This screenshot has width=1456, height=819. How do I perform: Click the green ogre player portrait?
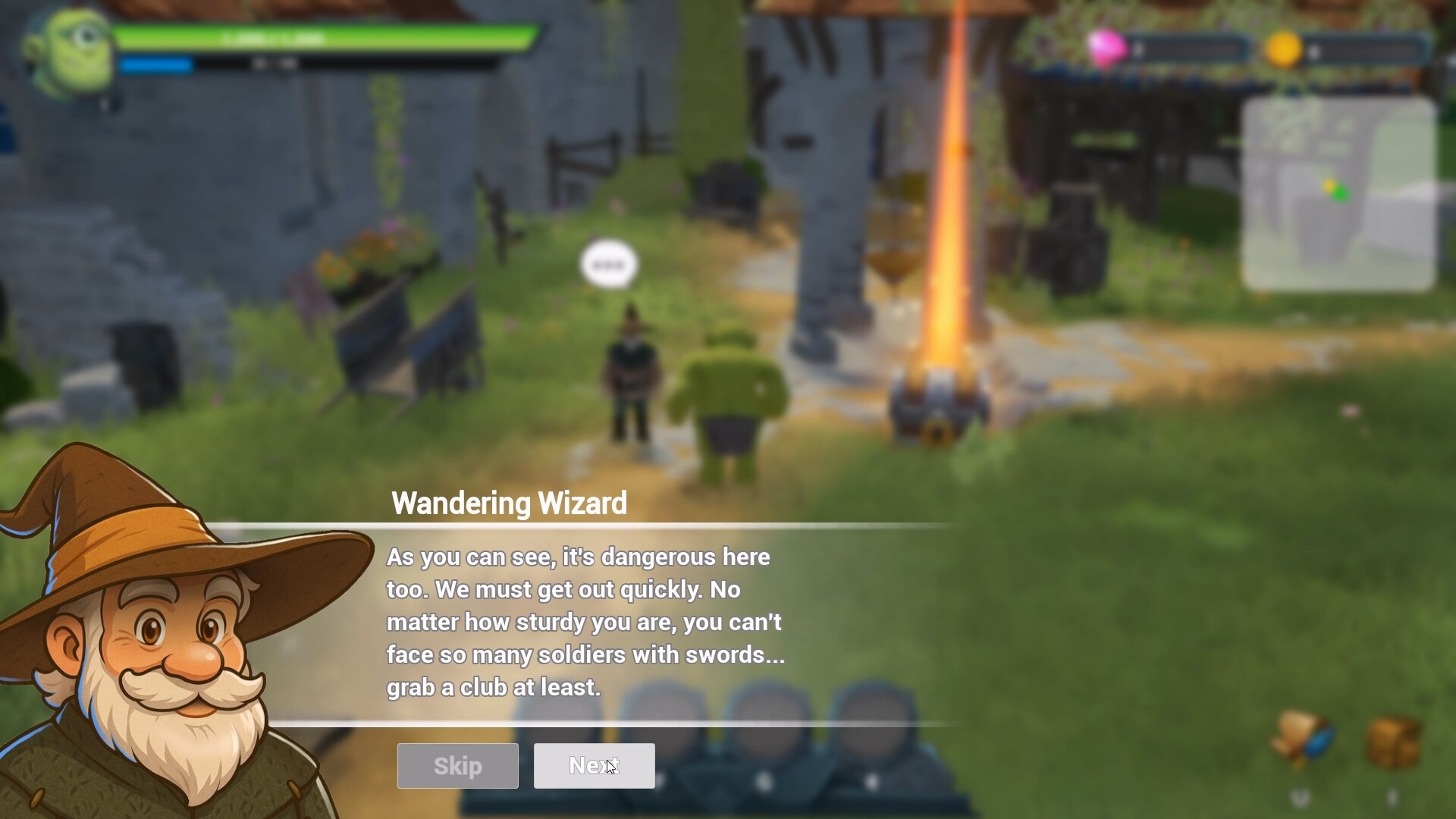[70, 50]
